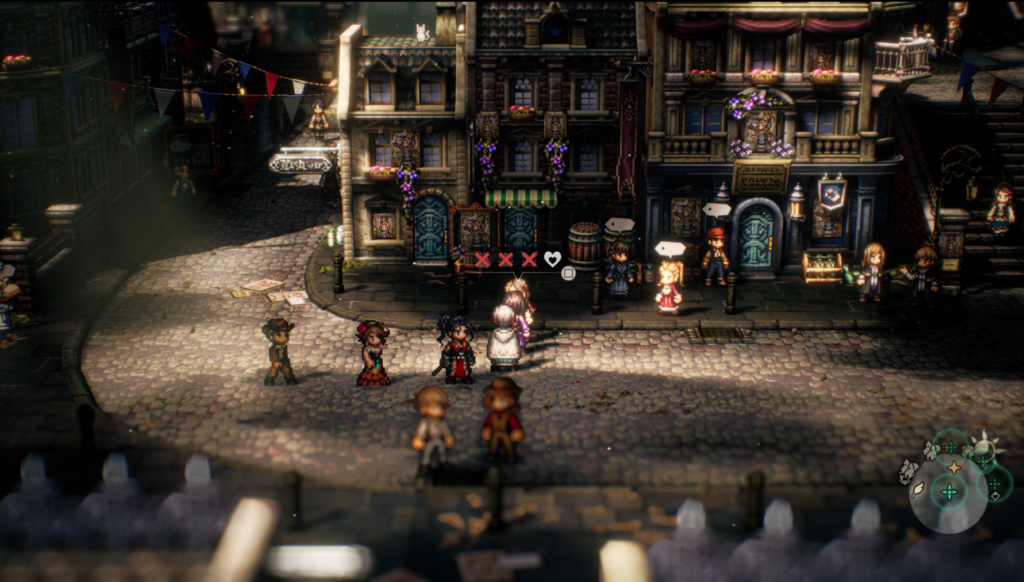Select the speech bubble over the red-haired man
Viewport: 1024px width, 582px height.
pyautogui.click(x=716, y=210)
